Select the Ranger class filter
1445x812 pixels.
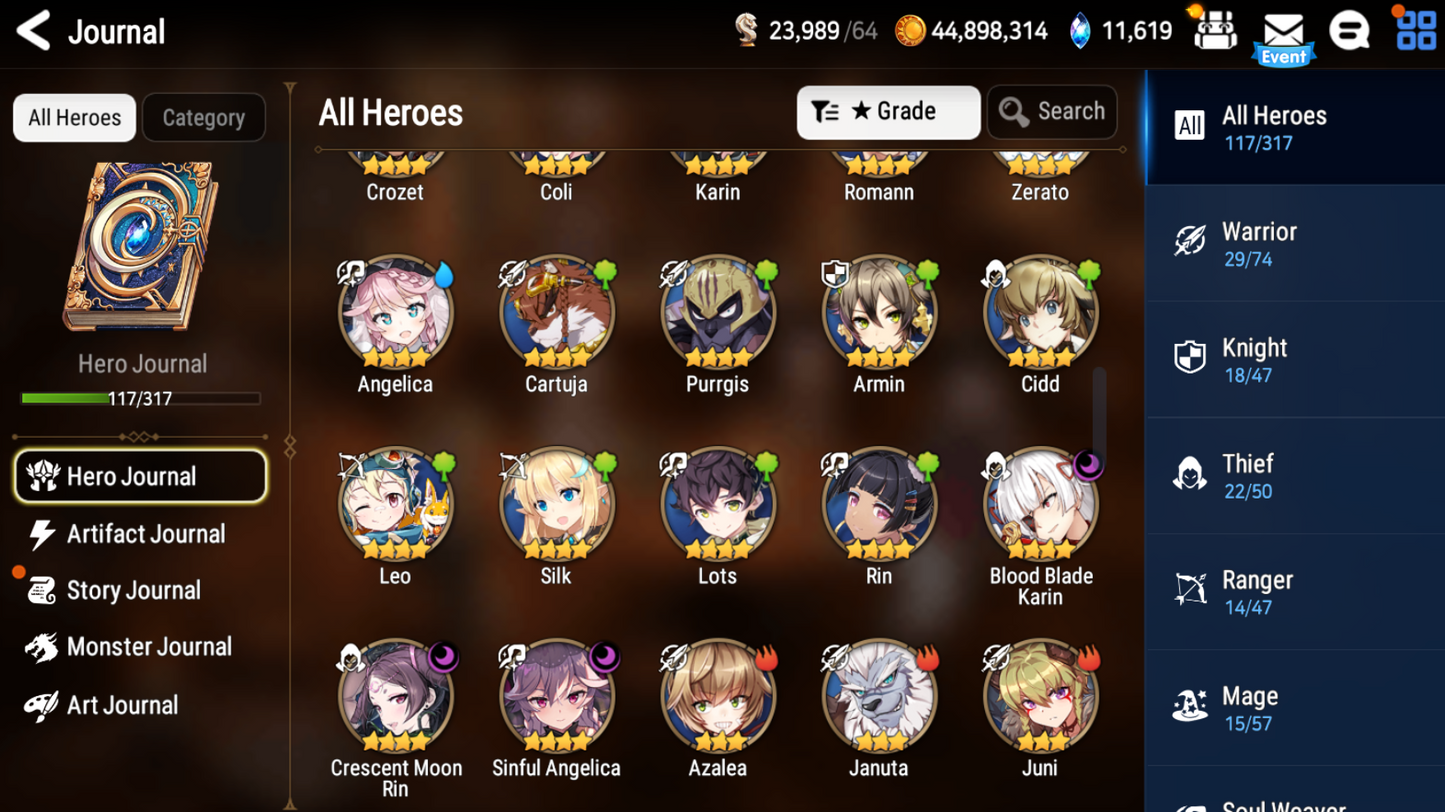click(1295, 591)
